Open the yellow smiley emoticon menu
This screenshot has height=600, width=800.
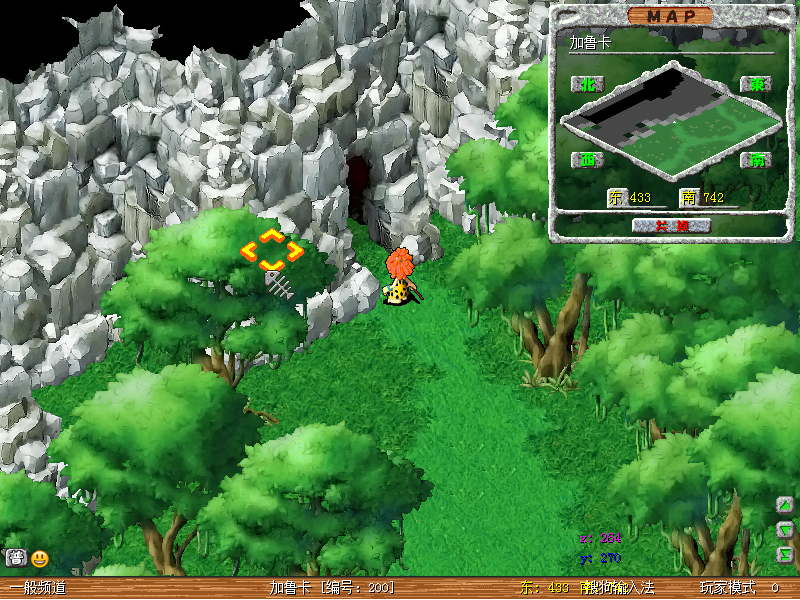(40, 559)
